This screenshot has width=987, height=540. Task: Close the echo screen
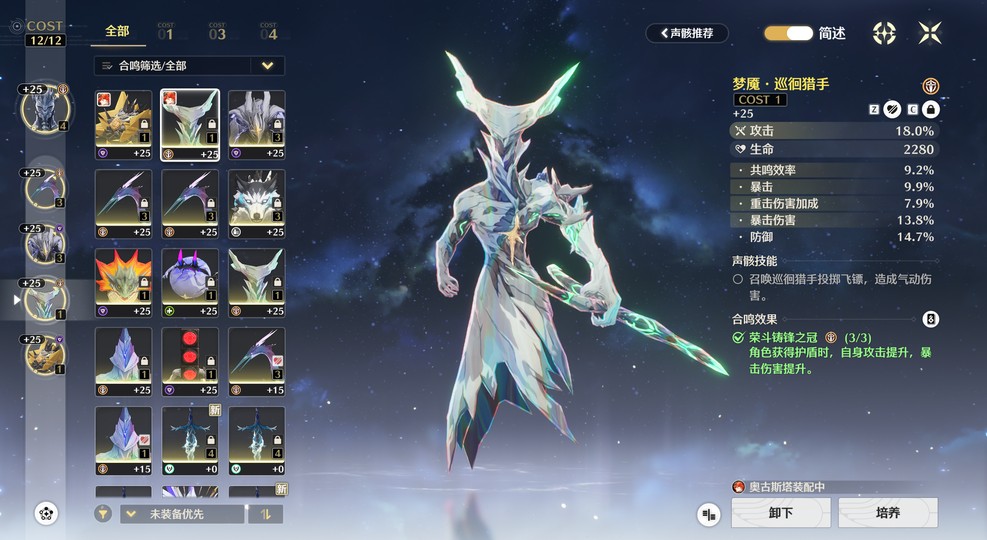(930, 33)
